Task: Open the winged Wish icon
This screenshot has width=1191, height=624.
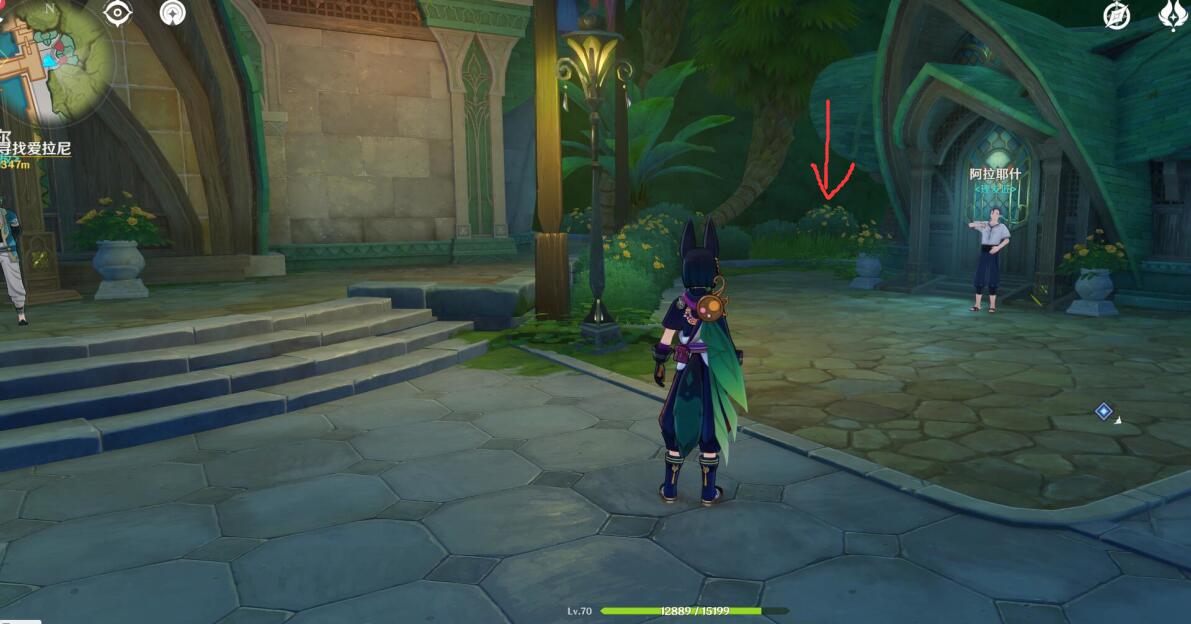Action: pos(1171,15)
